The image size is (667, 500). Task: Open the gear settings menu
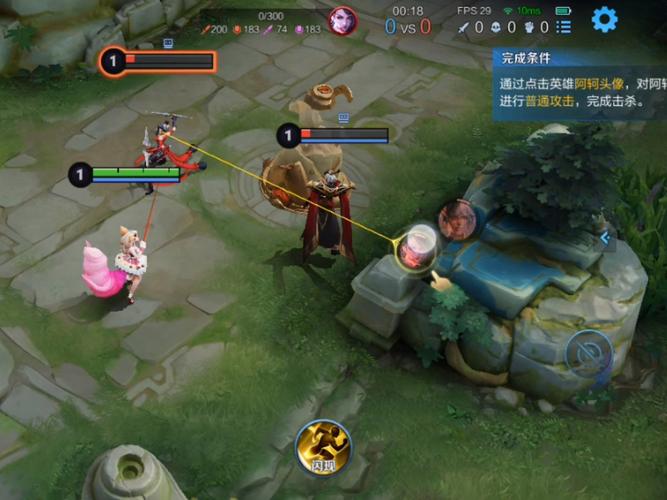tap(604, 19)
